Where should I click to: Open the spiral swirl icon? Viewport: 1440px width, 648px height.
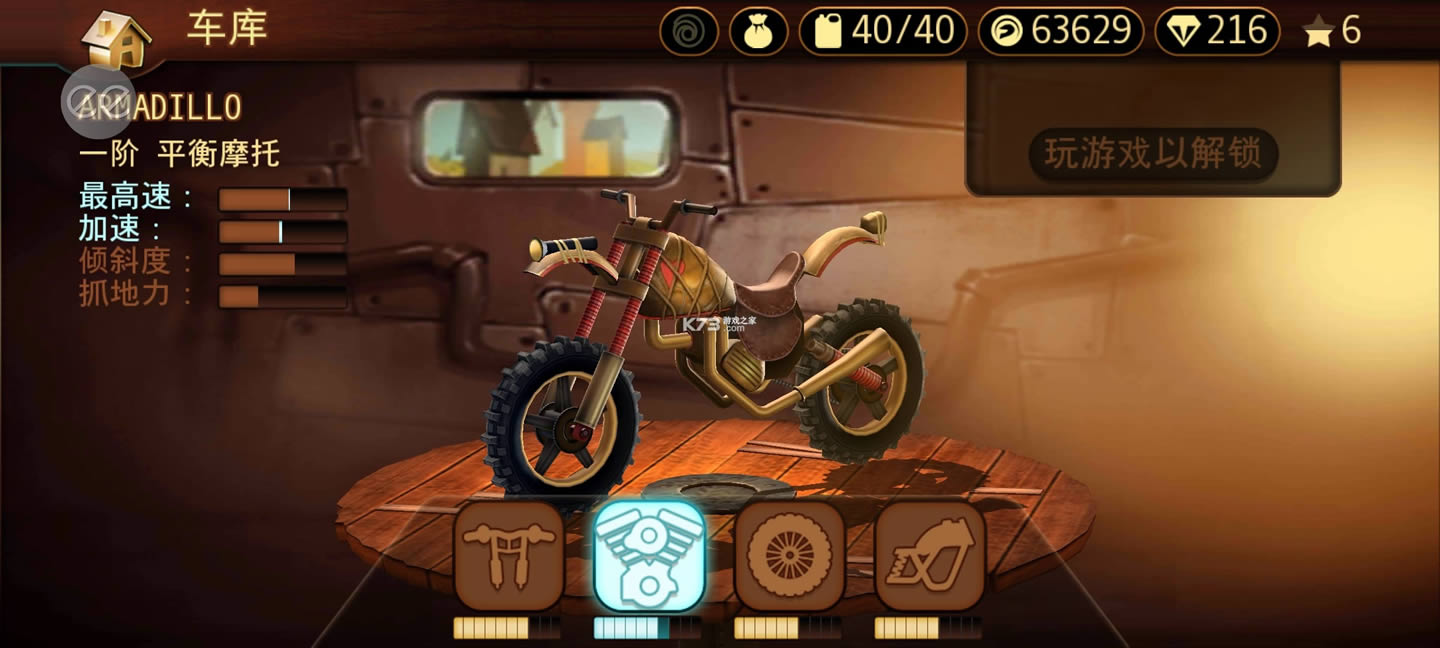689,32
